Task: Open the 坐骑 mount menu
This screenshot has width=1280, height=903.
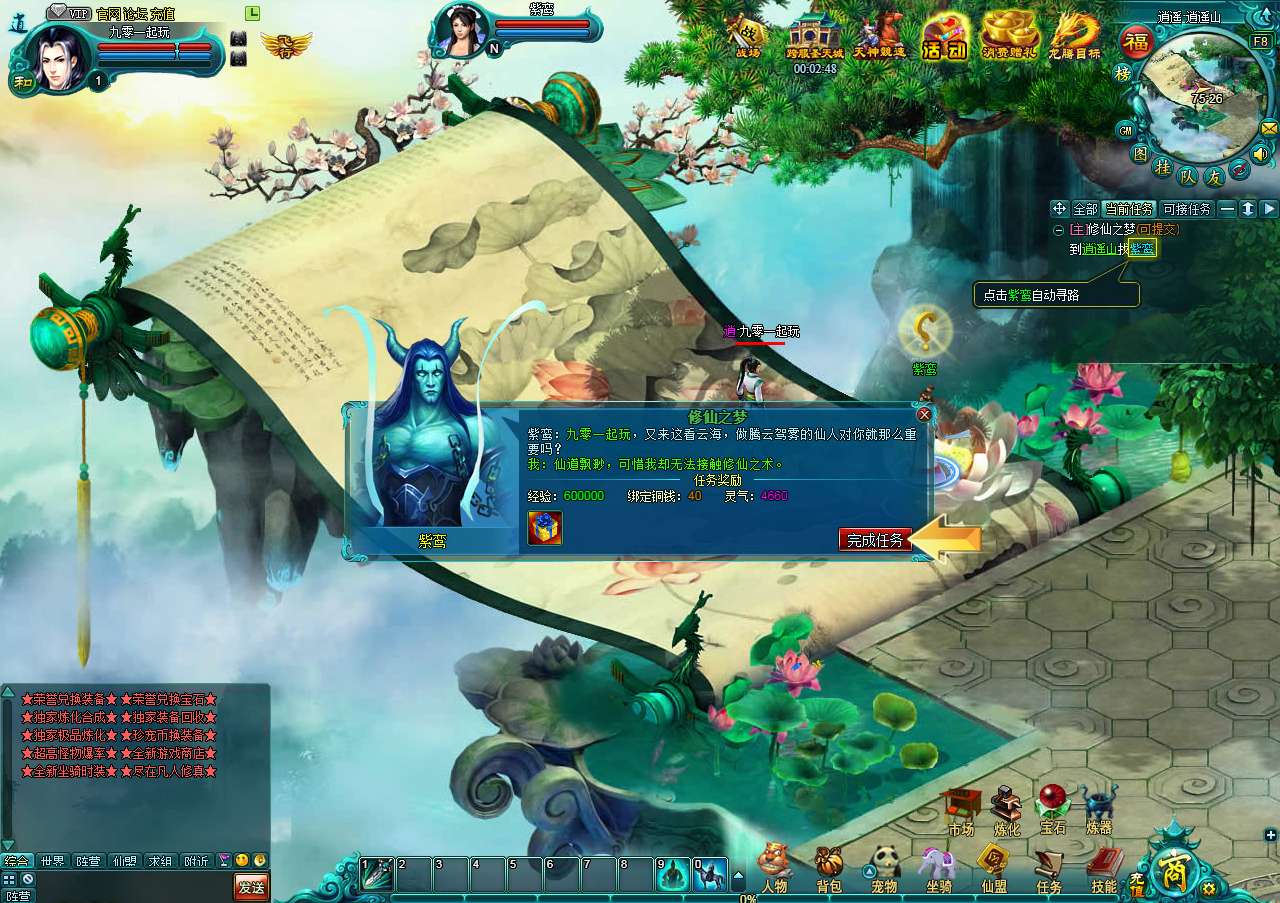Action: click(x=939, y=866)
